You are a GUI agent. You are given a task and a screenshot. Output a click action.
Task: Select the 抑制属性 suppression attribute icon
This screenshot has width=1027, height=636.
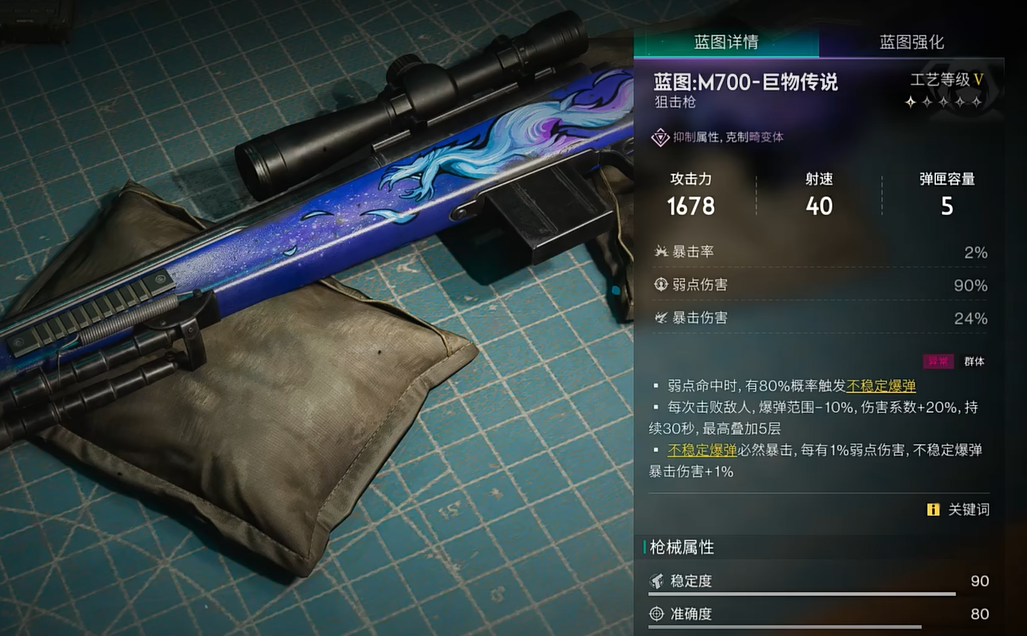pyautogui.click(x=660, y=137)
